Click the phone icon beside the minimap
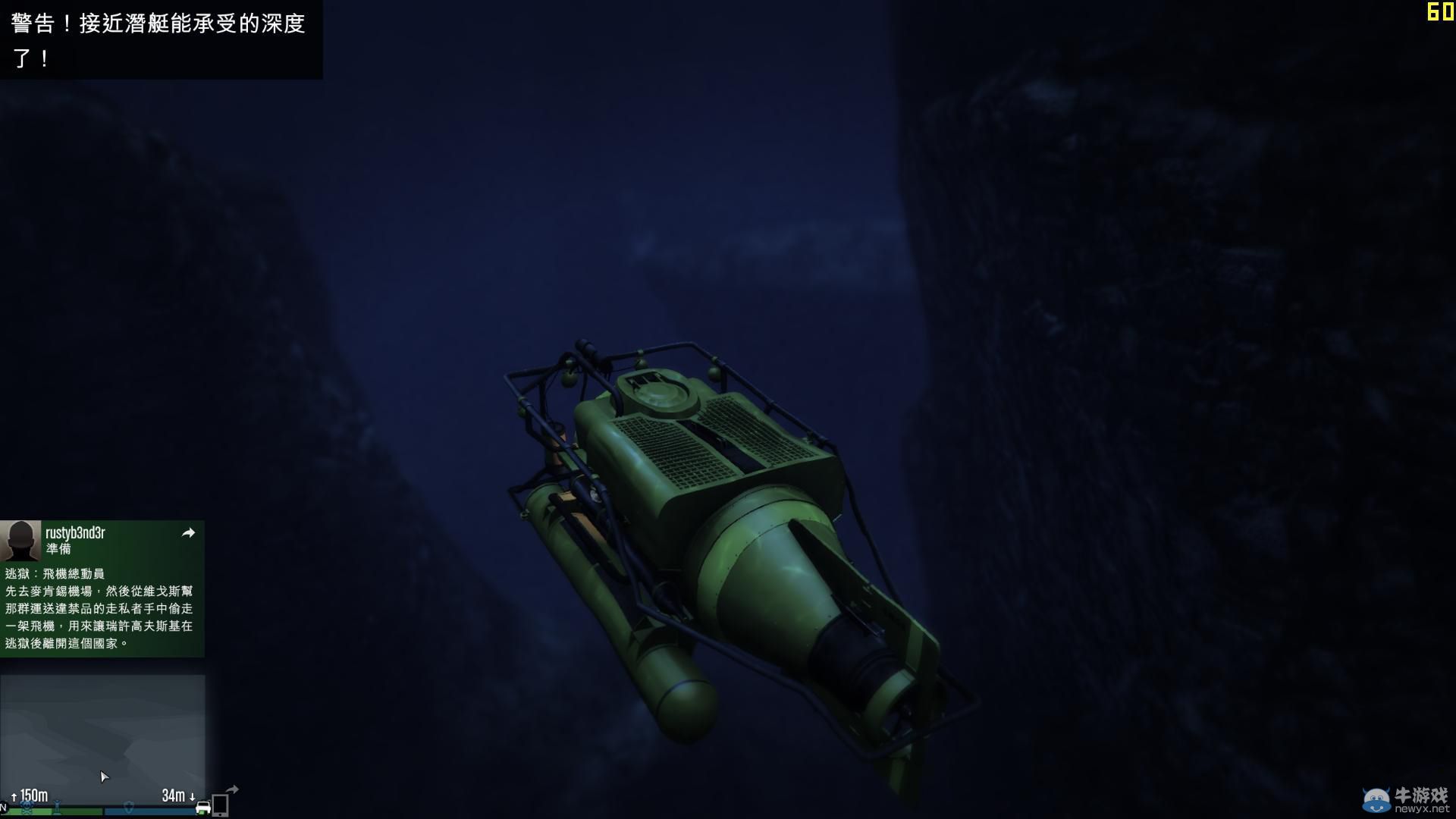1456x819 pixels. [x=220, y=804]
